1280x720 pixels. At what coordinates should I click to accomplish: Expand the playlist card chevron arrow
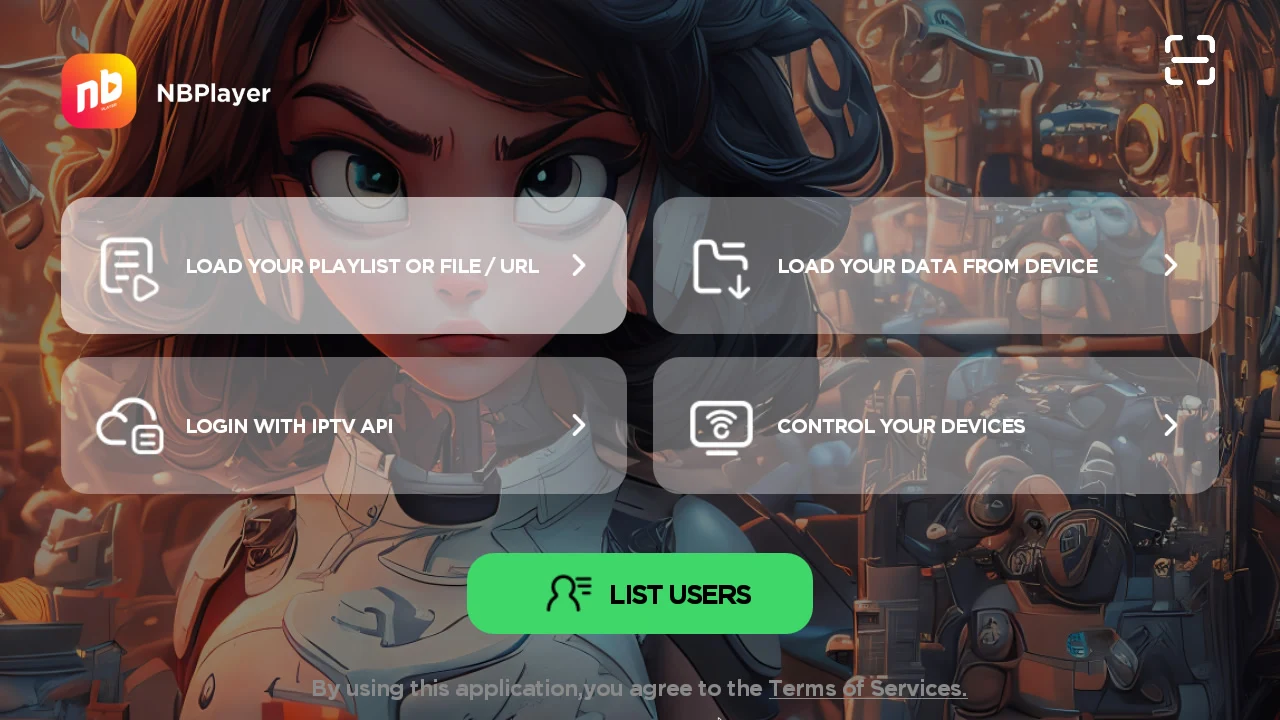(x=578, y=265)
